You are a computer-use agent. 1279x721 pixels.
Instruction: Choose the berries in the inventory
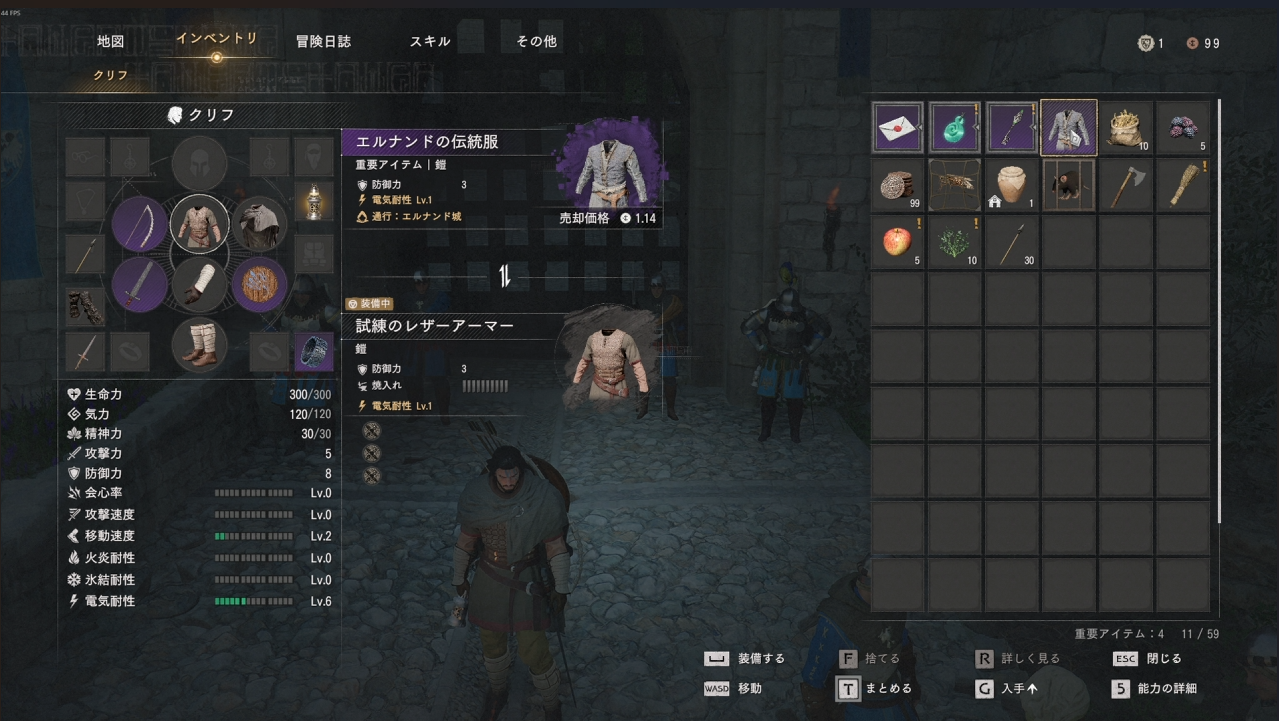(x=1184, y=128)
